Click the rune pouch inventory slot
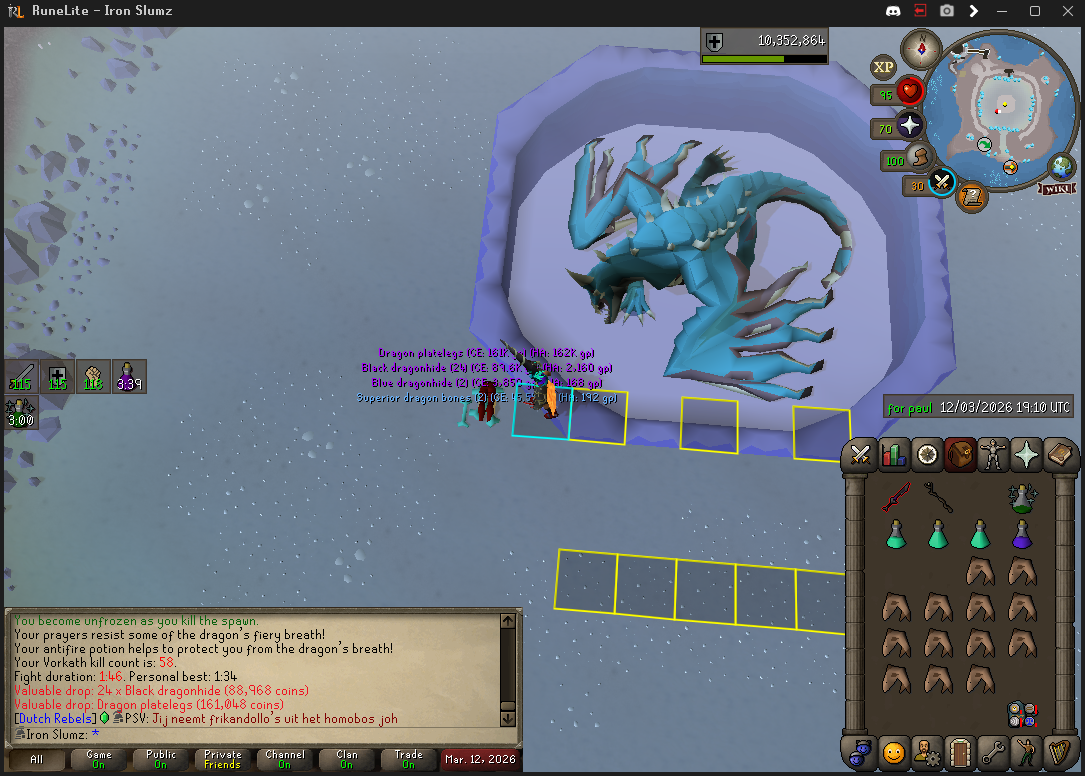This screenshot has height=776, width=1085. click(x=1022, y=714)
